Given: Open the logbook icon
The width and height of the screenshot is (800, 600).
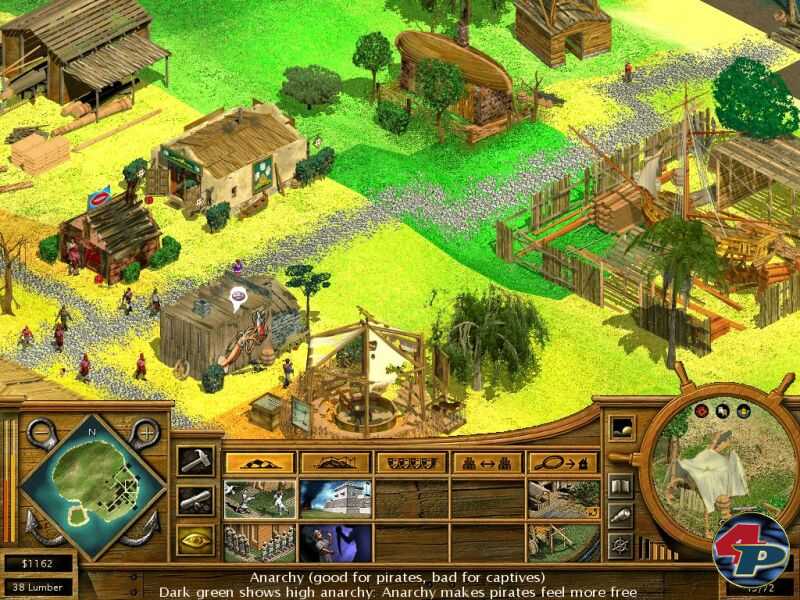Looking at the screenshot, I should tap(620, 487).
